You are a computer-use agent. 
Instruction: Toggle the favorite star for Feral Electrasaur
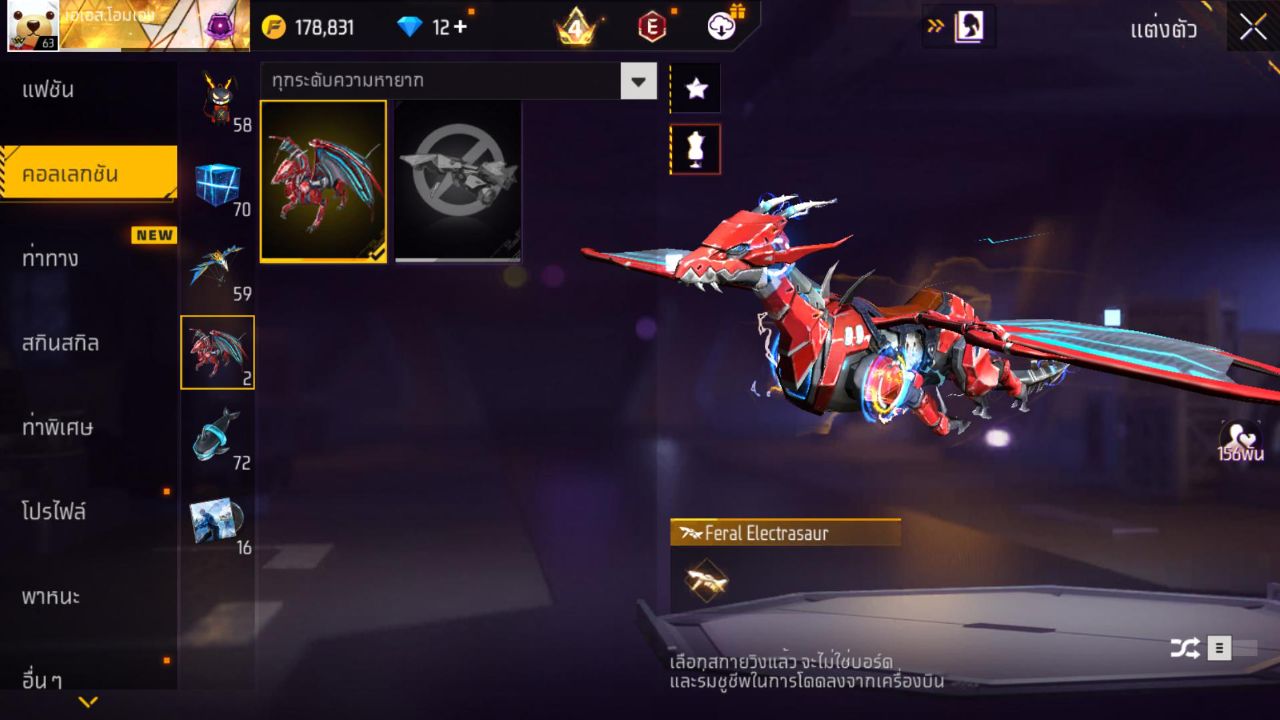[x=695, y=88]
